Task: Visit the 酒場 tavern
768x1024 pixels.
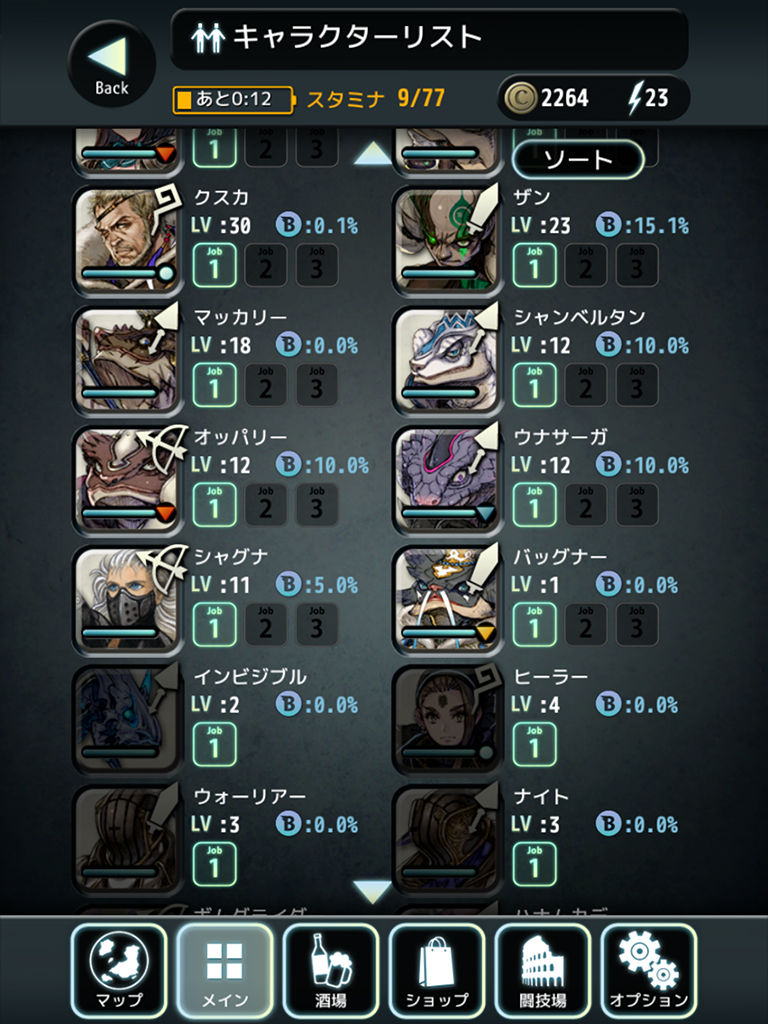Action: click(x=331, y=970)
